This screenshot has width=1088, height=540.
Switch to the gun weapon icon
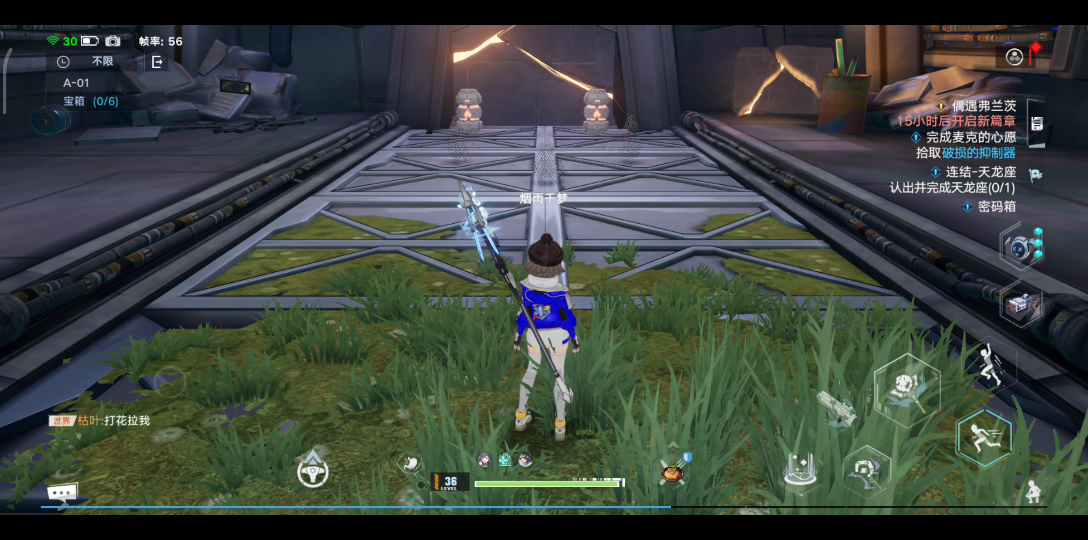click(836, 407)
